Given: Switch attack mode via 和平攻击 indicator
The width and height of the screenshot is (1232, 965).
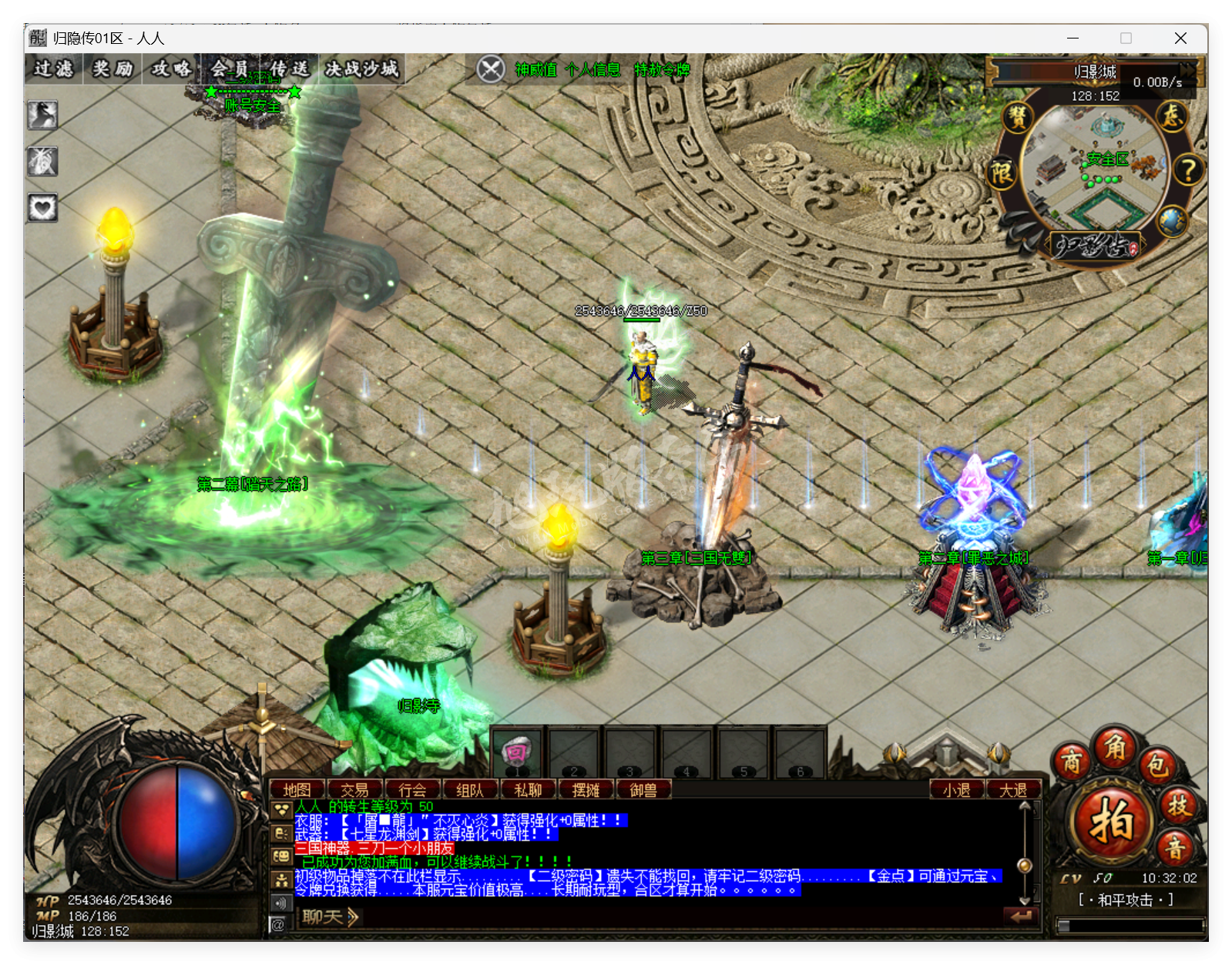Looking at the screenshot, I should 1126,900.
